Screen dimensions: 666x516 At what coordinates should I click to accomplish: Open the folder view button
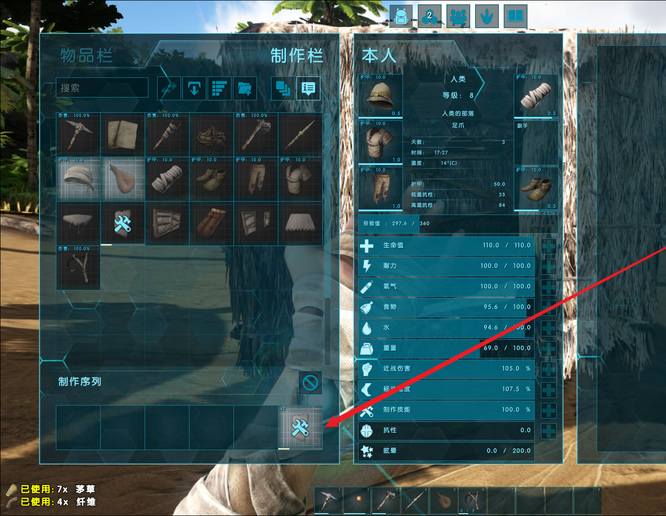coord(243,88)
